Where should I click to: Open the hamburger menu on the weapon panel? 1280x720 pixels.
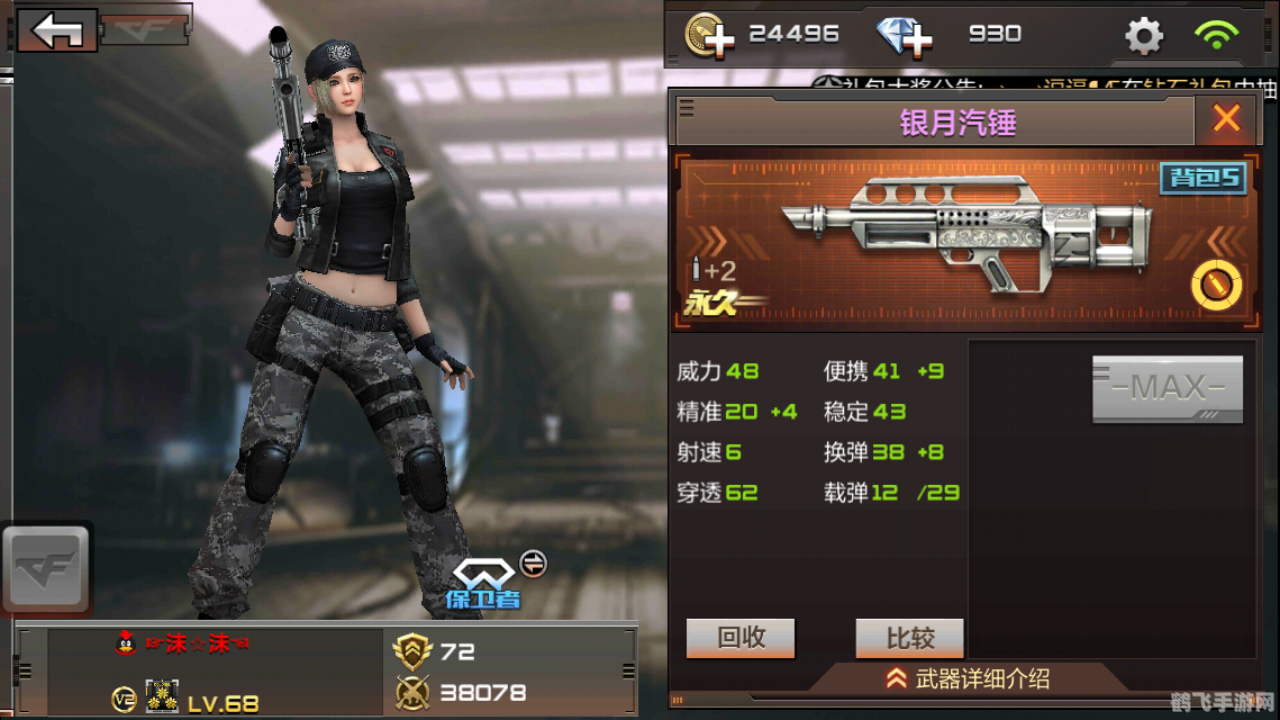pyautogui.click(x=686, y=110)
